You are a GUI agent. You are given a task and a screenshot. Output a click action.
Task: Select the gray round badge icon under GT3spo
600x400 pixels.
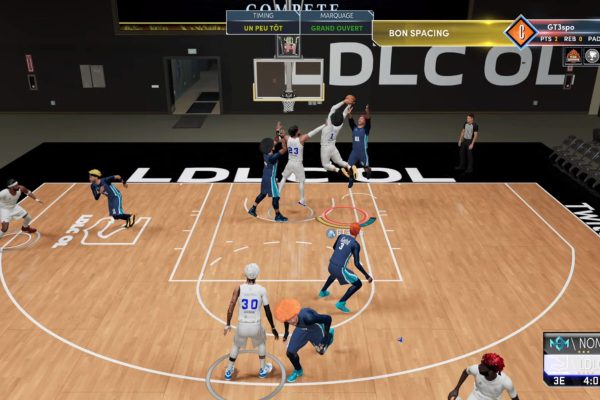[x=592, y=56]
